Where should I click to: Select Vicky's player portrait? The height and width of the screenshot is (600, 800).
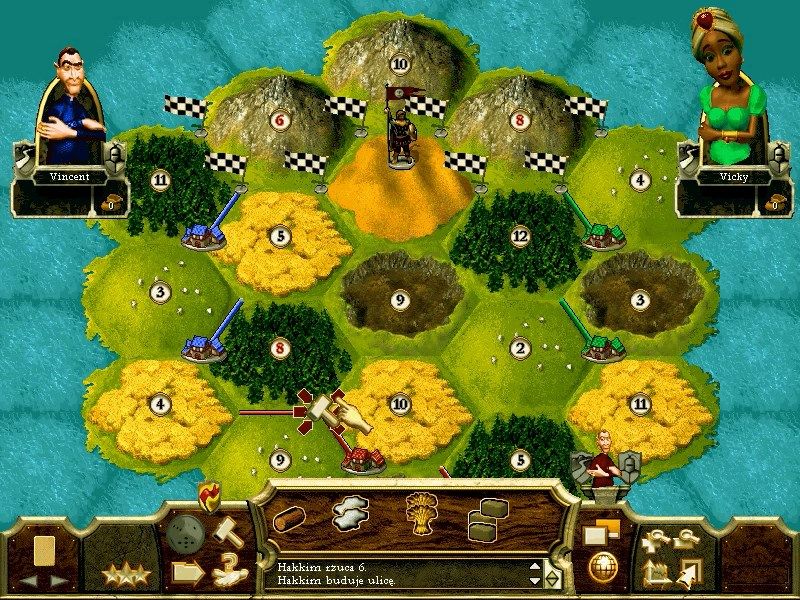tap(727, 85)
